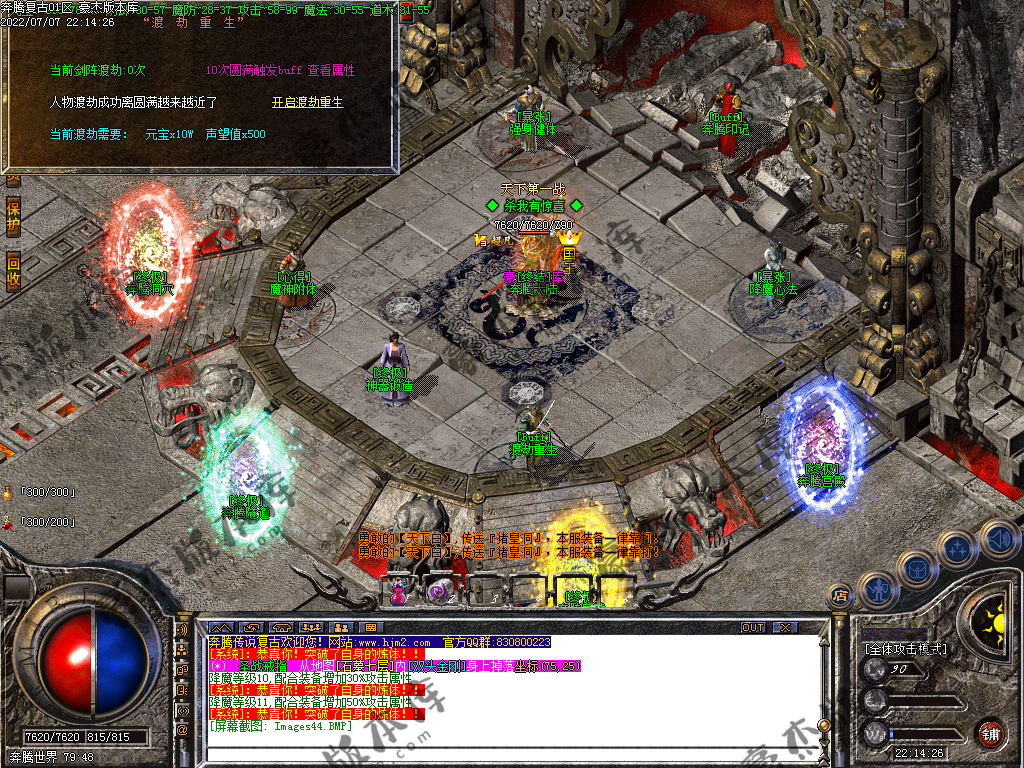This screenshot has width=1024, height=768.
Task: Open the 回收 recycle side button
Action: tap(13, 272)
